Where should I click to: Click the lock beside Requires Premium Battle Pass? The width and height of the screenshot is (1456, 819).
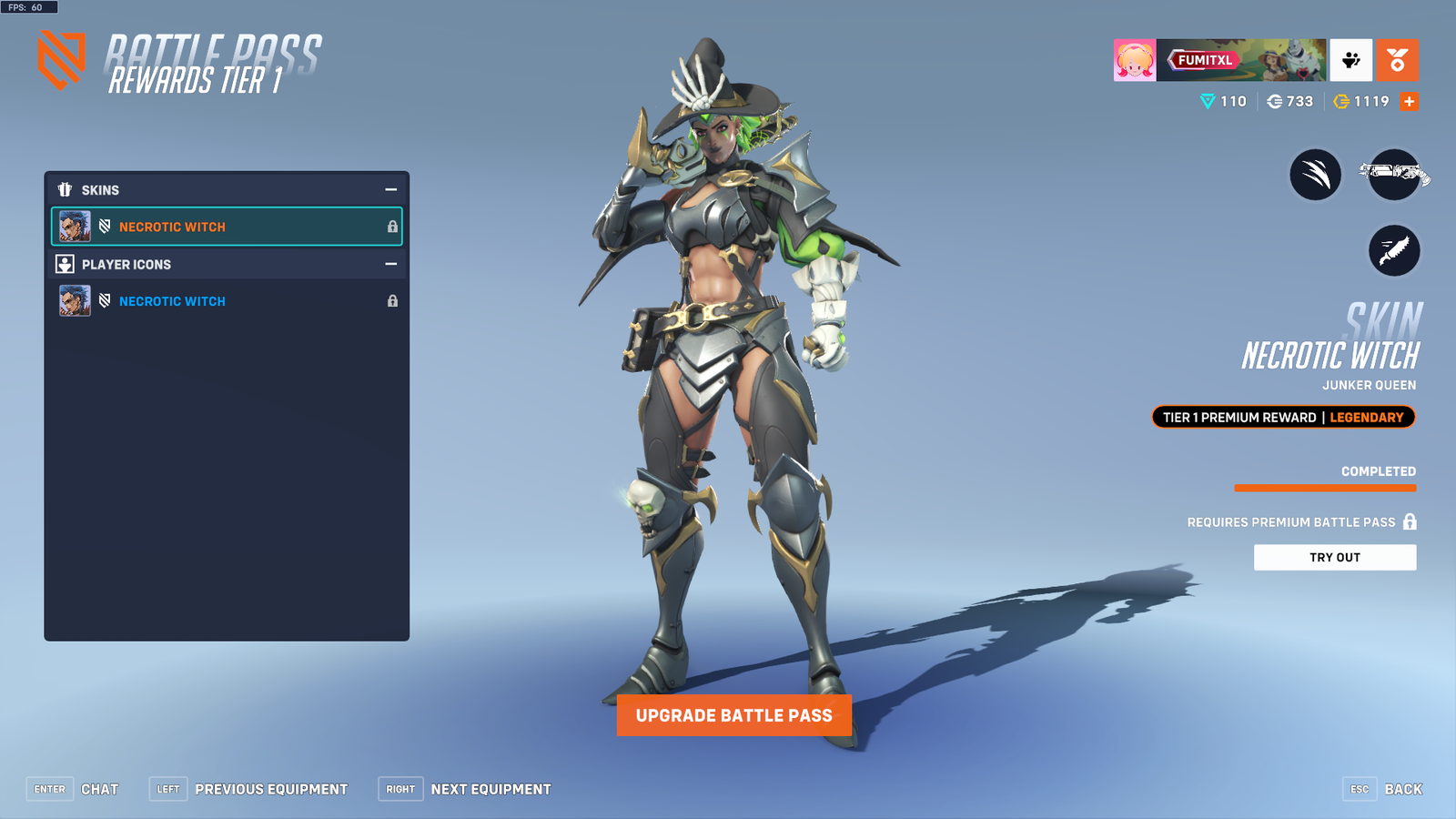click(x=1410, y=522)
